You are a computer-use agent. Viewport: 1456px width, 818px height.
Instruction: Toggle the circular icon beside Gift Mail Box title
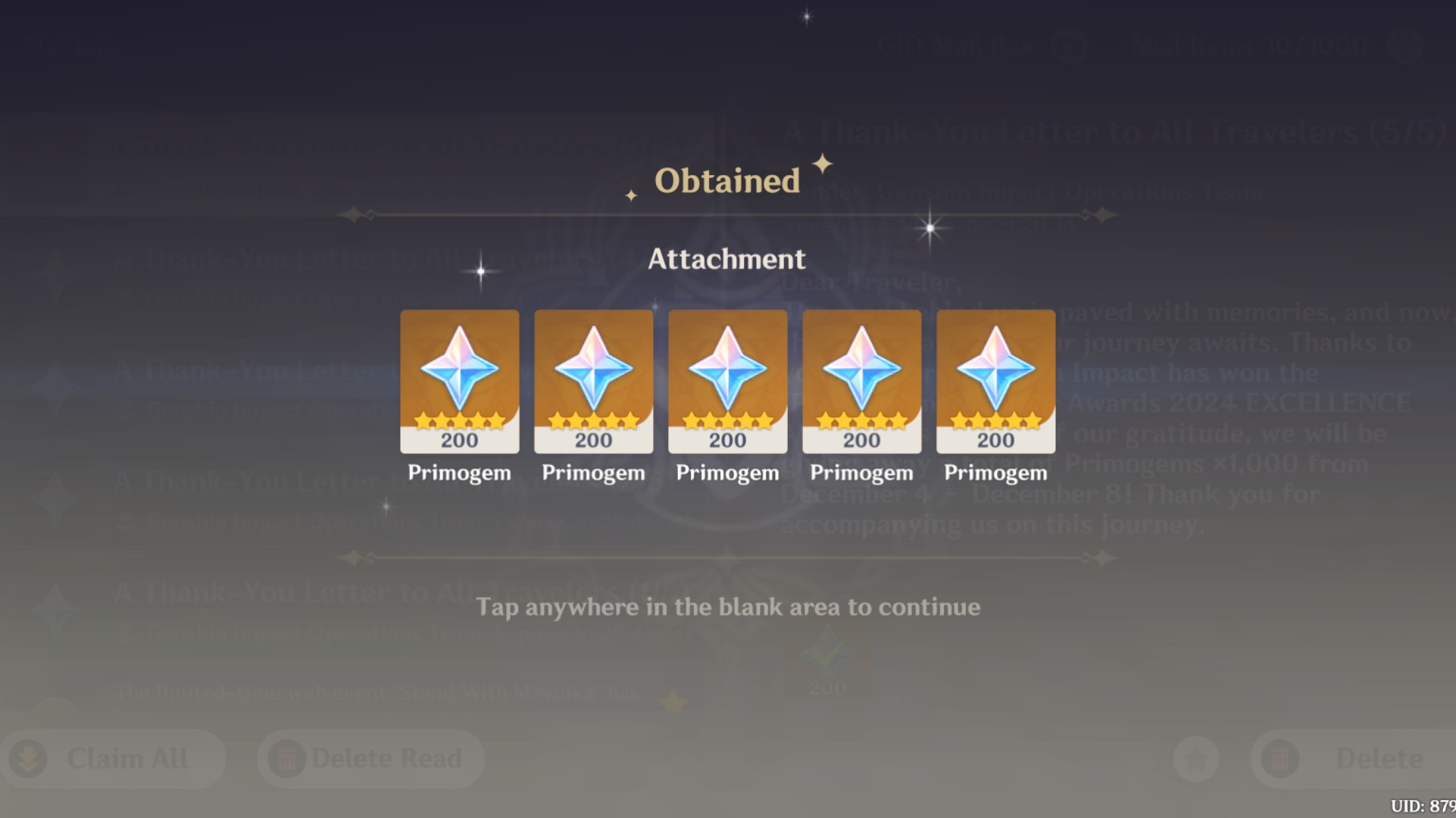(1069, 45)
